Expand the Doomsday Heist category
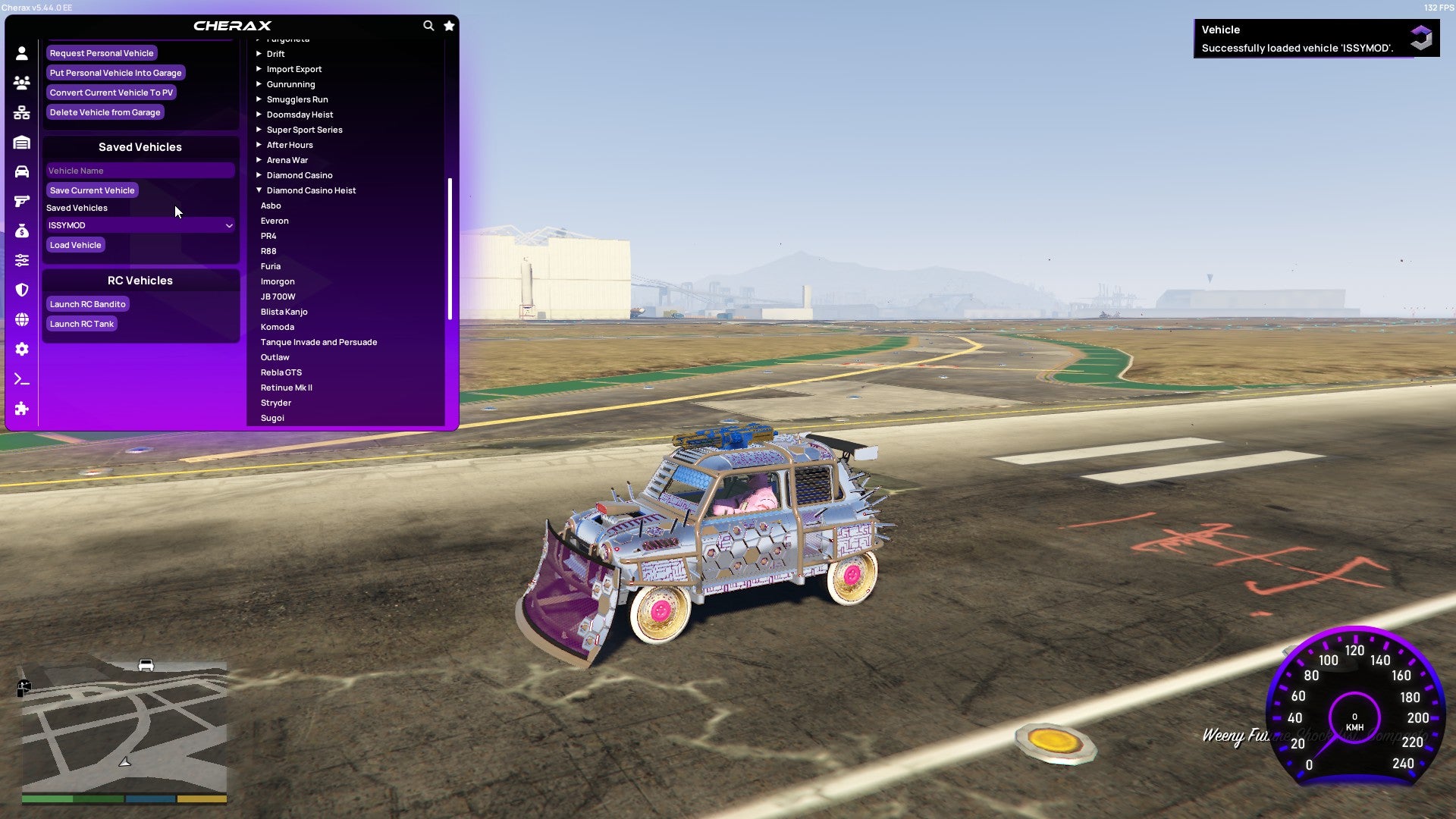1456x819 pixels. point(300,115)
